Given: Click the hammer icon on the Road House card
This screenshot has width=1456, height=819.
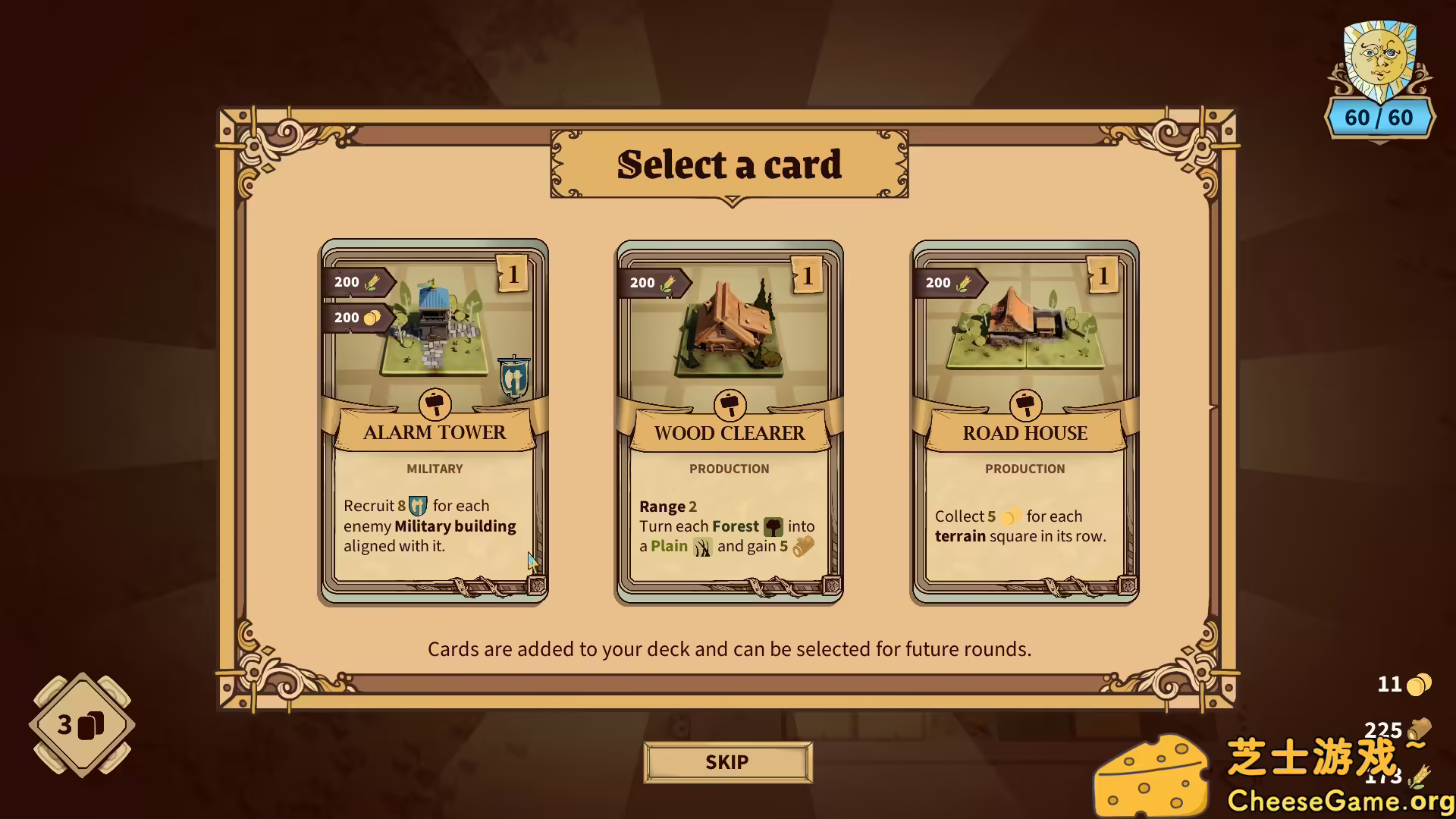Looking at the screenshot, I should [1025, 404].
